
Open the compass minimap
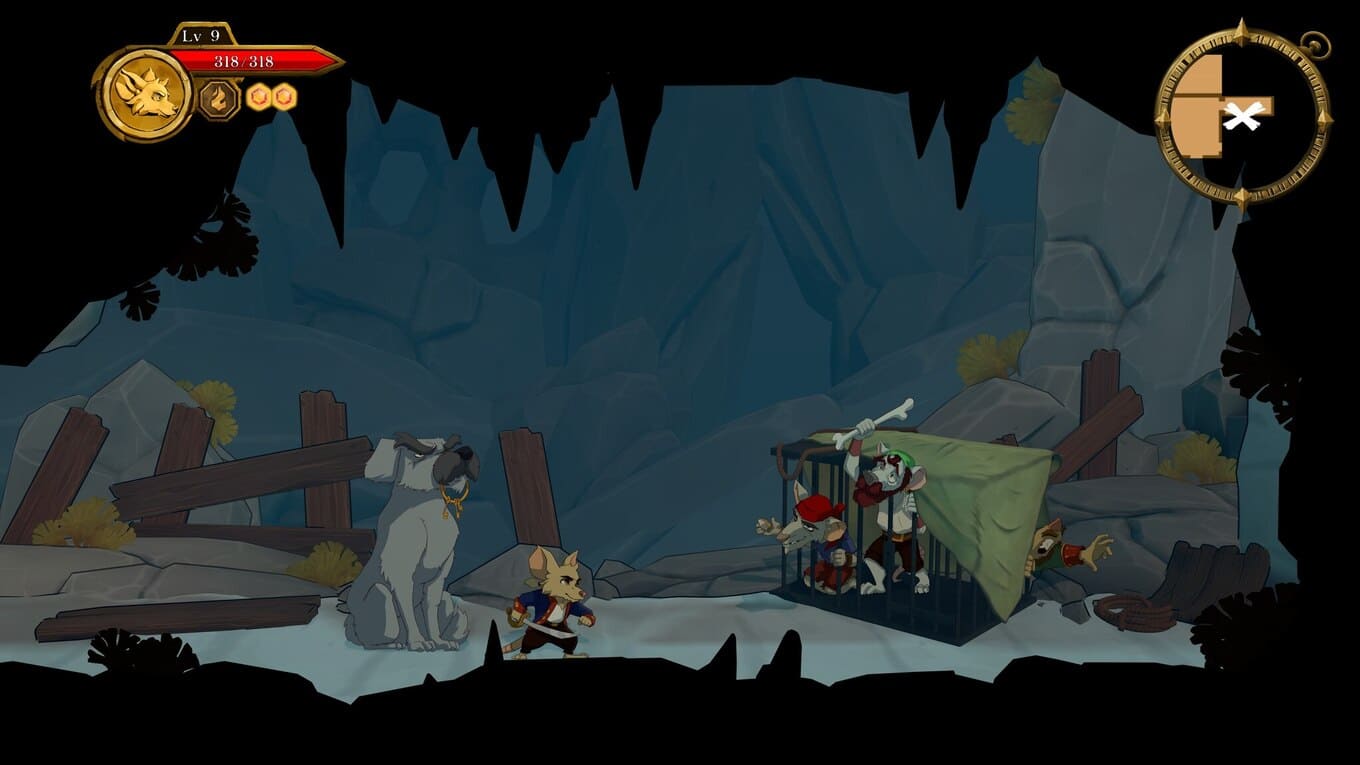[1243, 115]
